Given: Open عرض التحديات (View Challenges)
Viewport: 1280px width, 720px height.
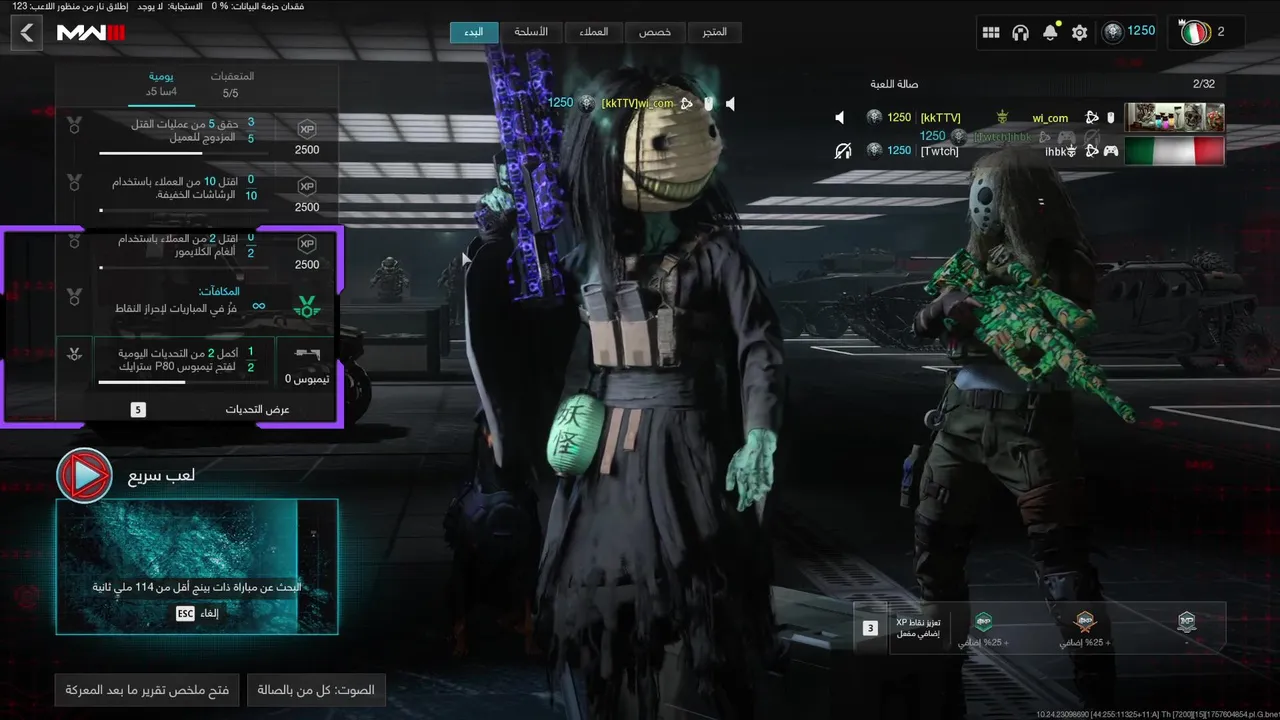Looking at the screenshot, I should pyautogui.click(x=257, y=409).
